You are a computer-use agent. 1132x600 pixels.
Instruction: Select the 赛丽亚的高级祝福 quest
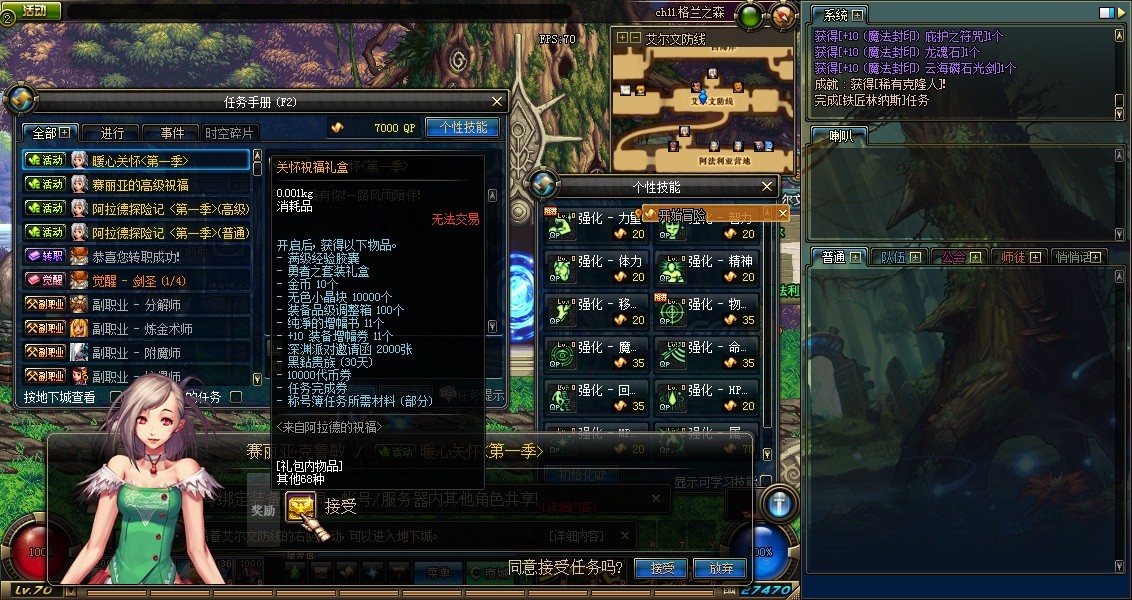coord(140,184)
